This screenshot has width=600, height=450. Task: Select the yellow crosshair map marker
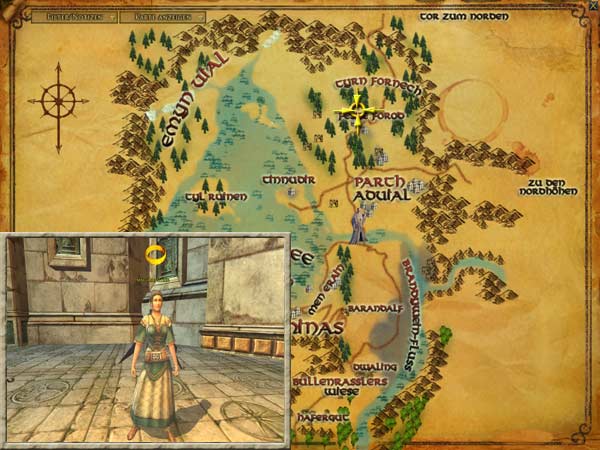tap(355, 109)
